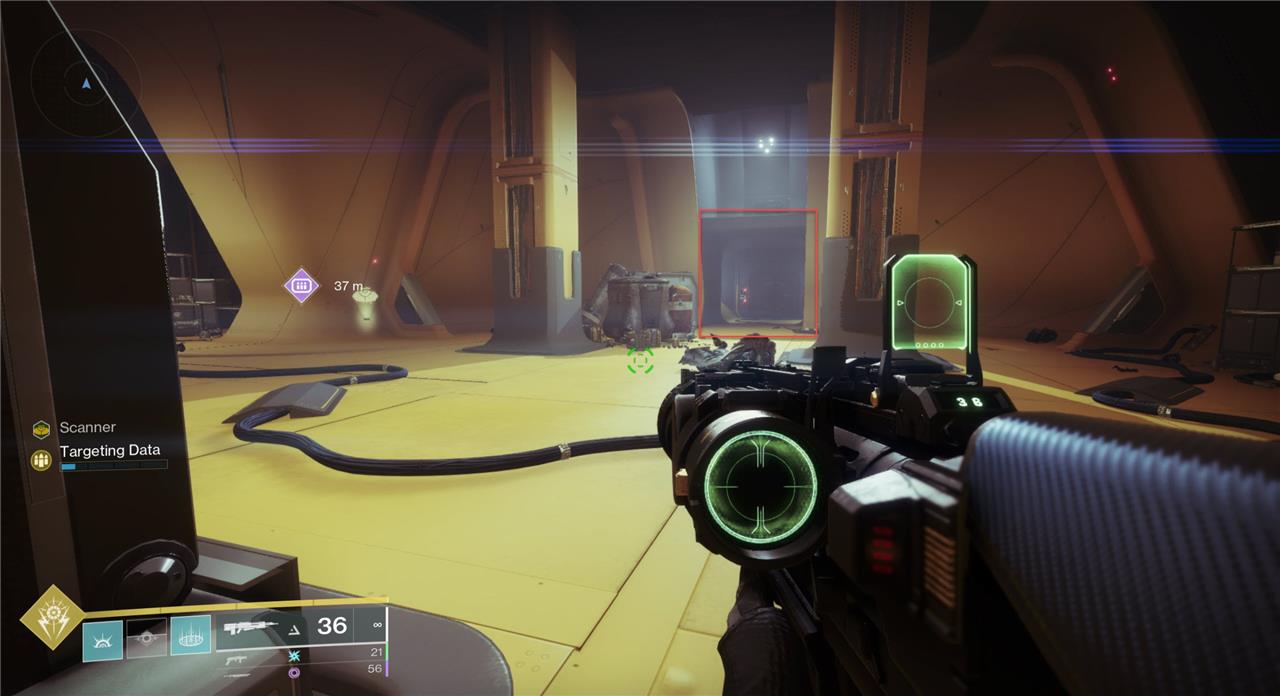Trigger the class ability barricade icon
This screenshot has width=1280, height=696.
coord(190,635)
